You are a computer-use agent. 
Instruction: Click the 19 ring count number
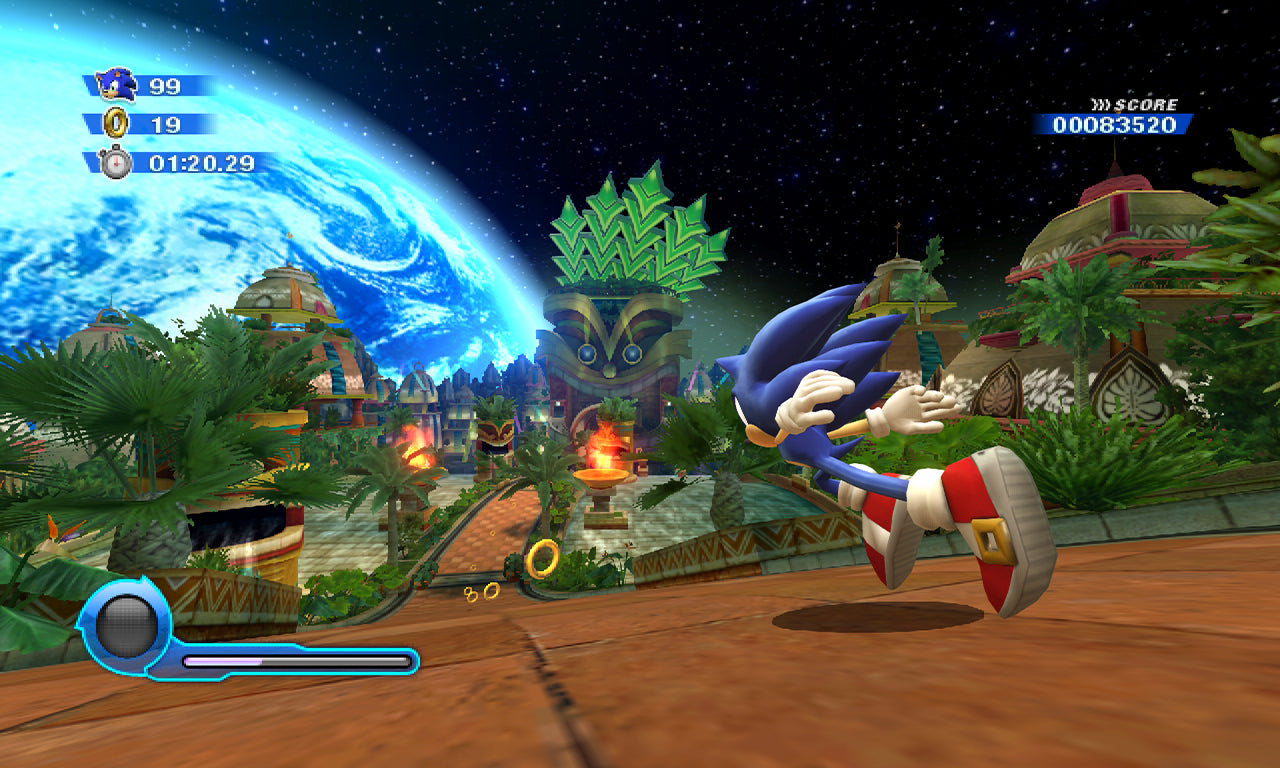(x=166, y=123)
